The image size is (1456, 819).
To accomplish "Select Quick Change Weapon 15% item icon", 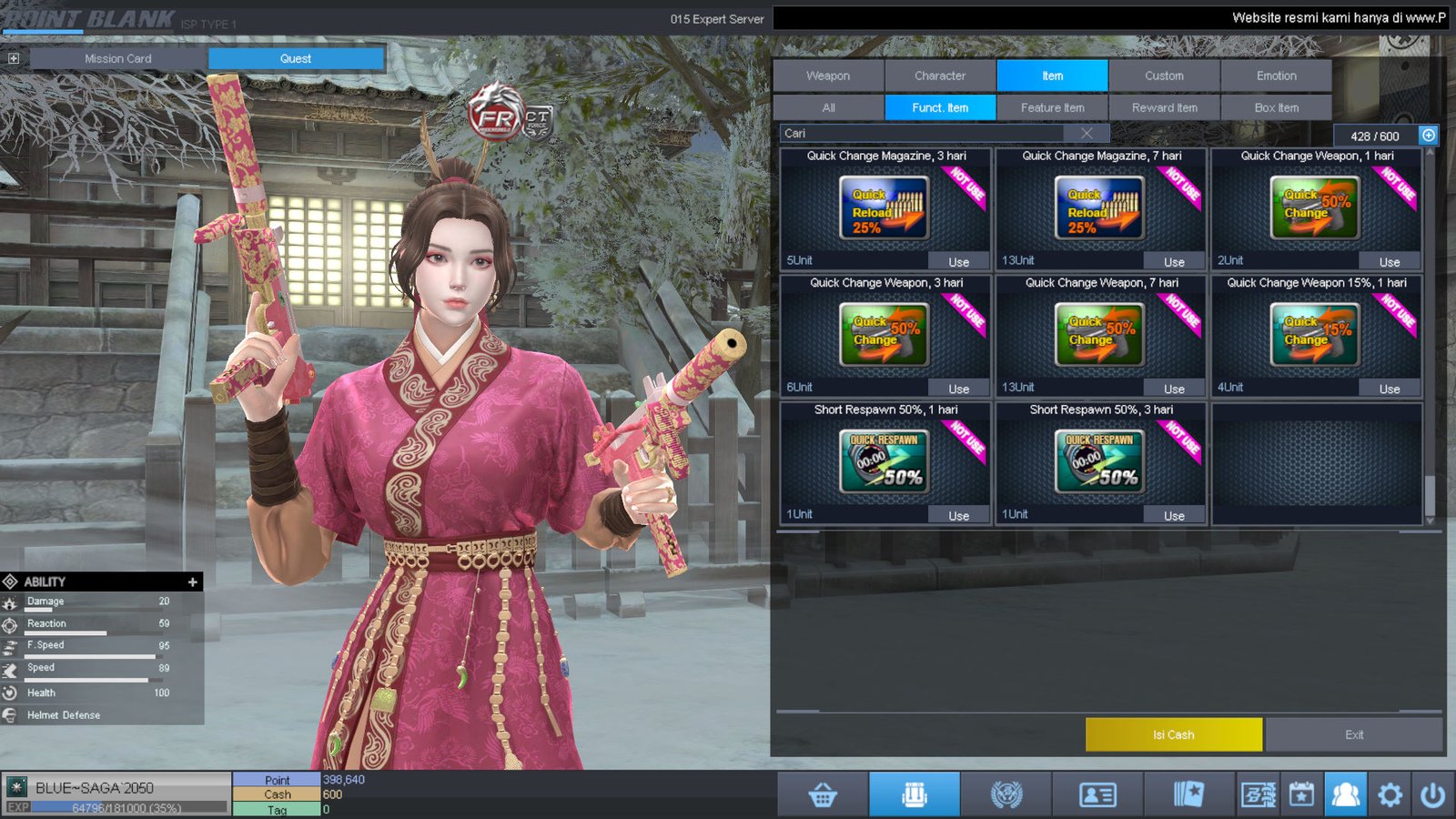I will click(1315, 334).
